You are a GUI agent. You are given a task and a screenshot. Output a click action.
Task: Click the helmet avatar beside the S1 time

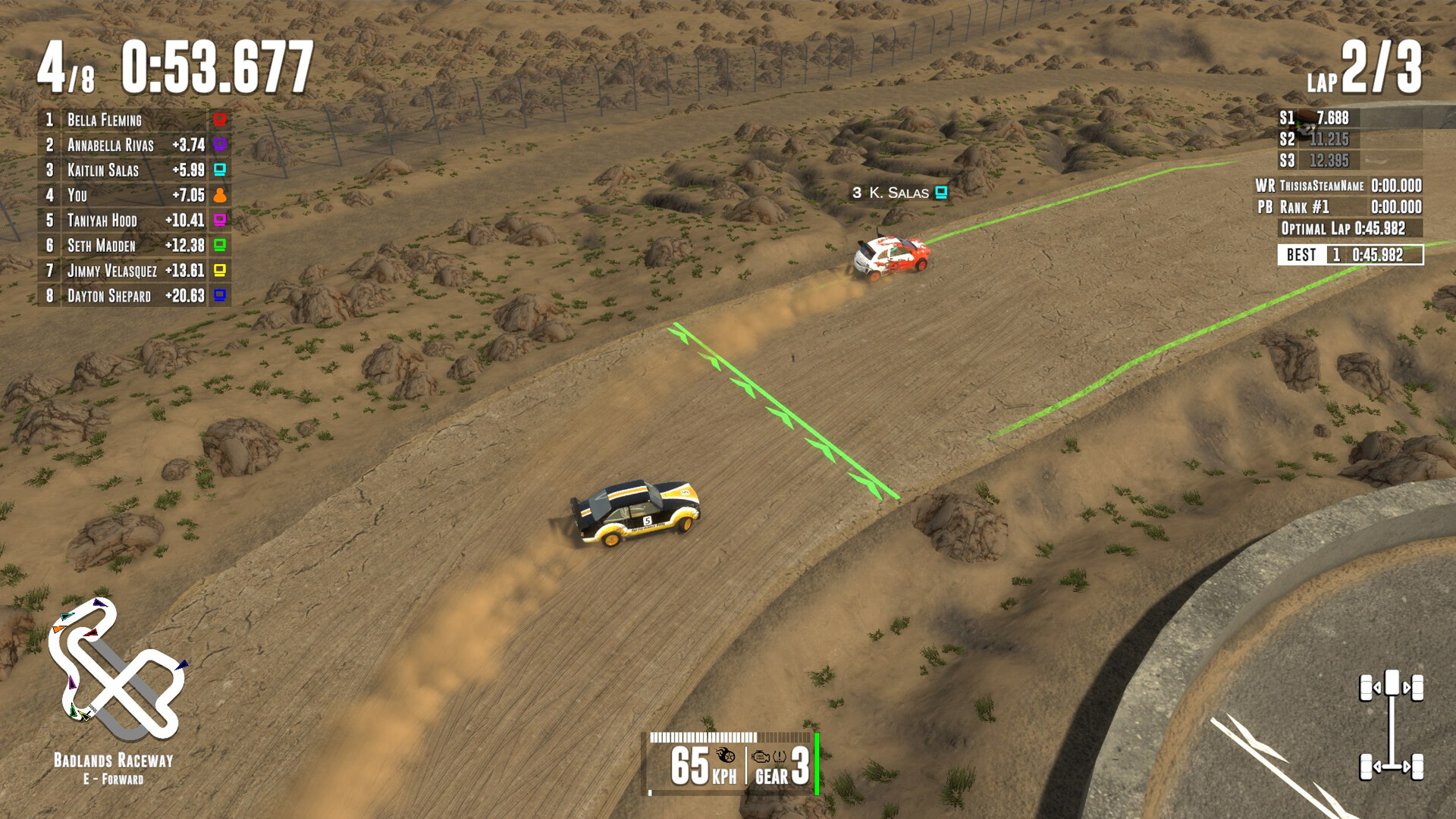pos(1306,119)
